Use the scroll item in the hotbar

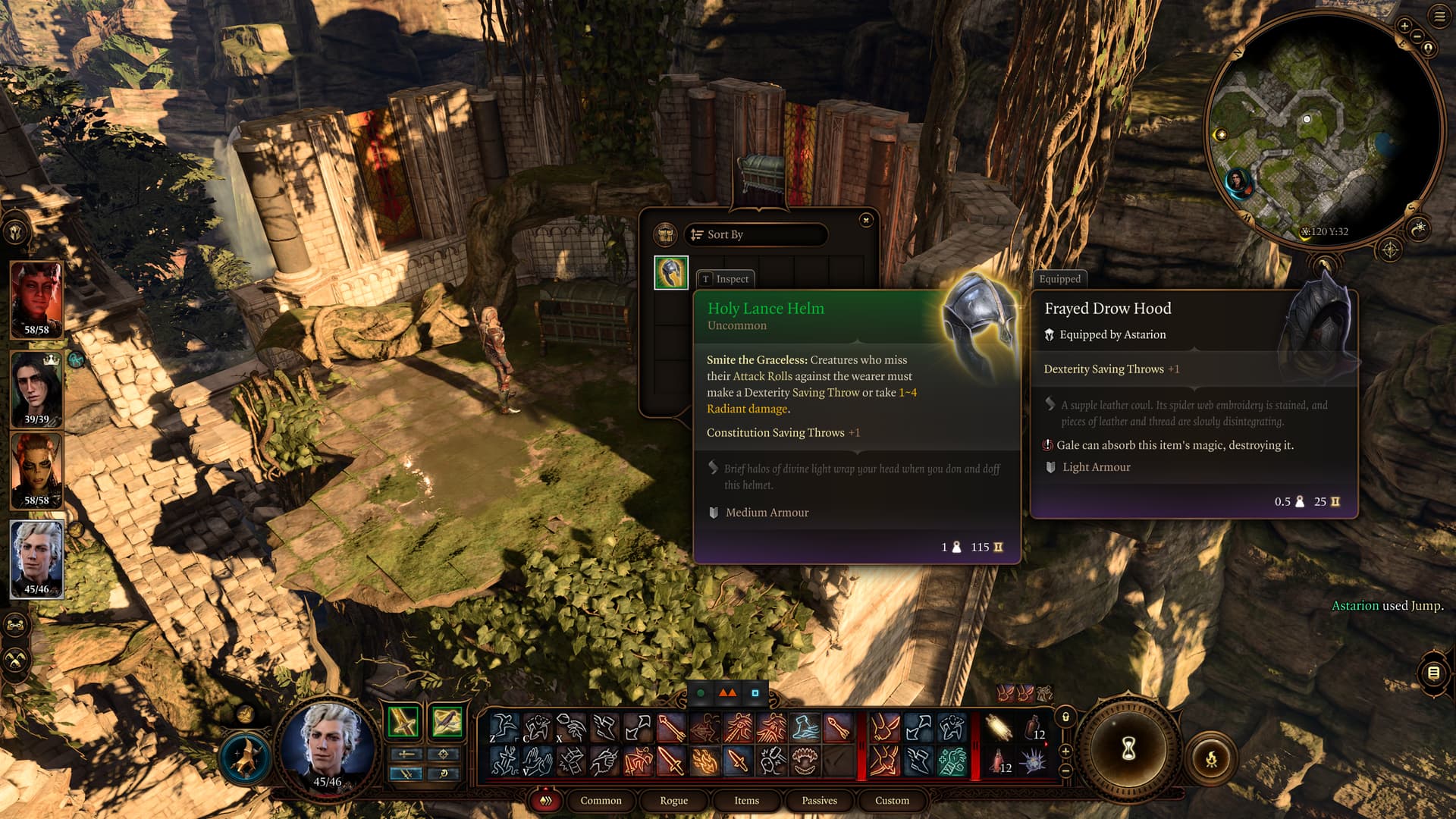[999, 728]
